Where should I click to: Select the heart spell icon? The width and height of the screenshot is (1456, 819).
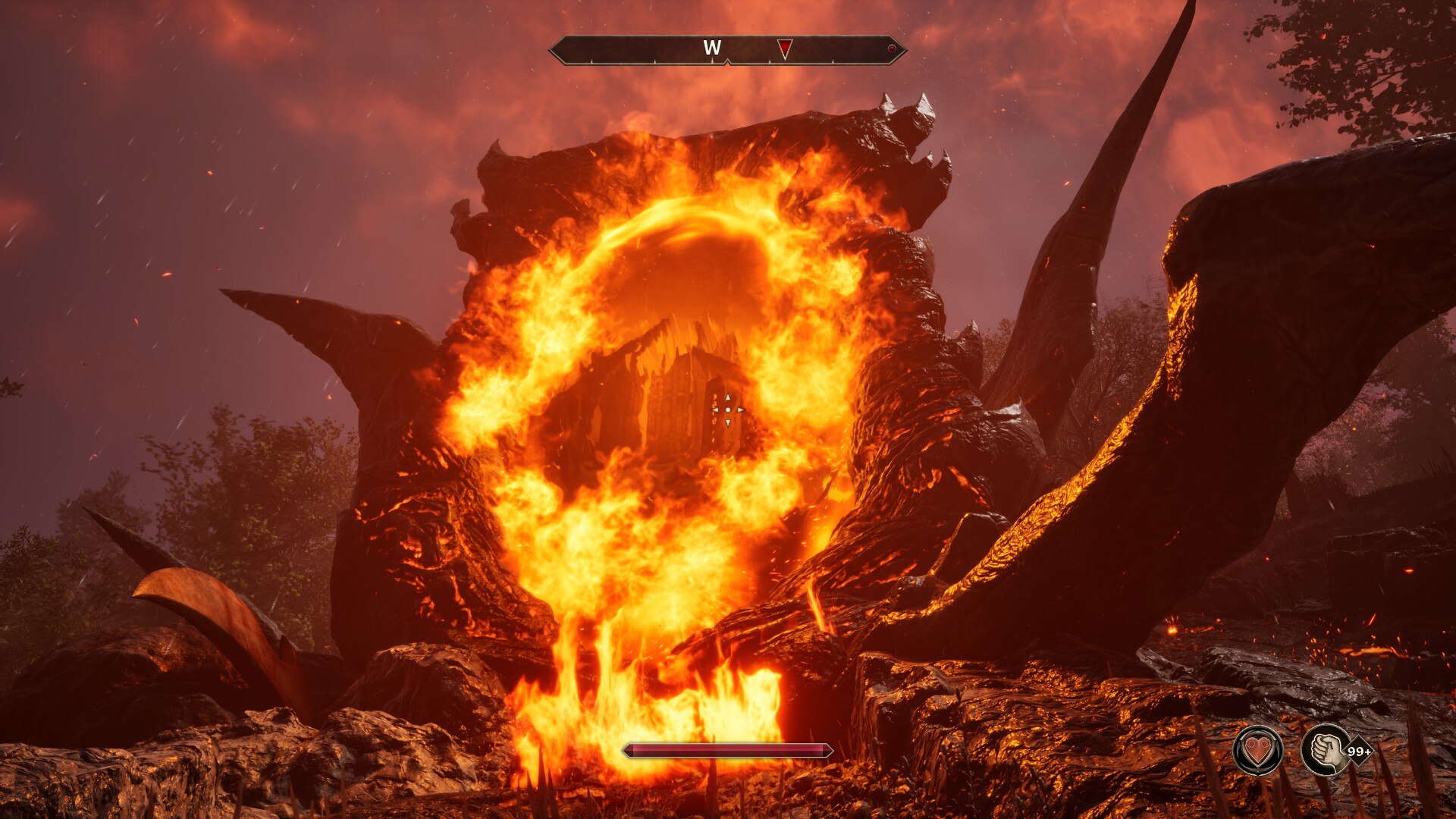(x=1258, y=751)
